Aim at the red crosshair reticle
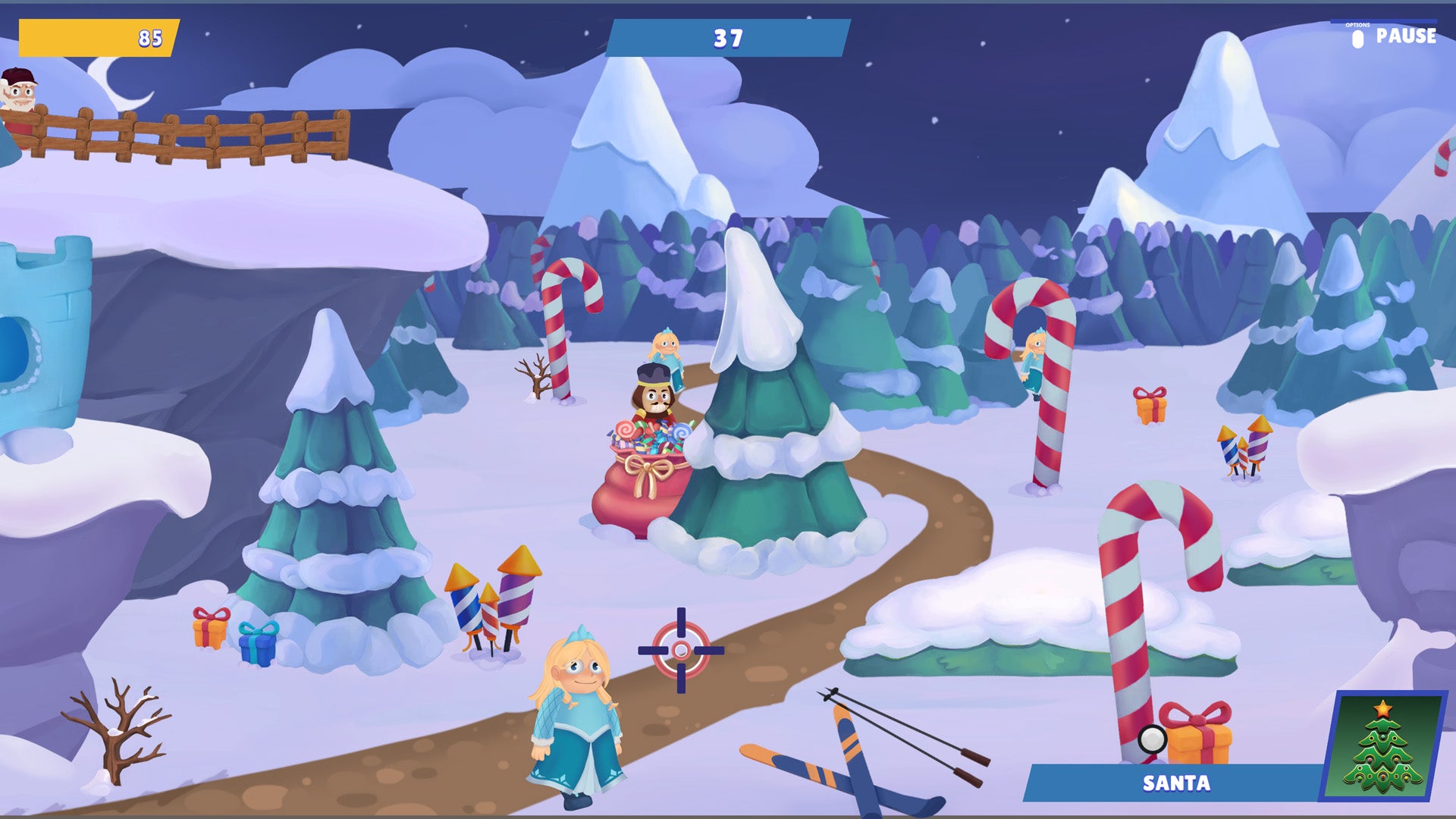The height and width of the screenshot is (819, 1456). pos(680,648)
